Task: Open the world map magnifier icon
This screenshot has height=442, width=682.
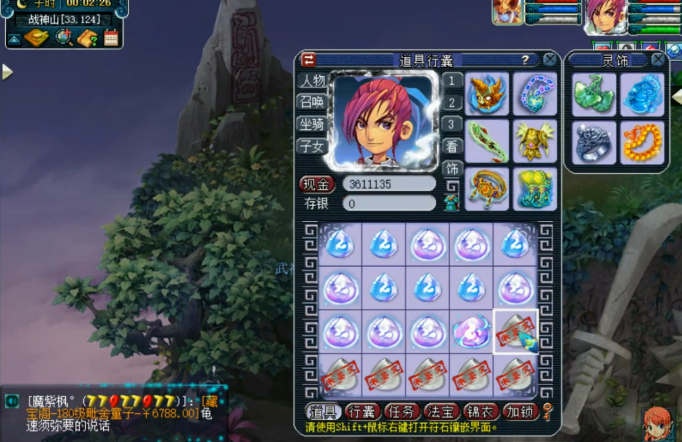Action: 63,38
